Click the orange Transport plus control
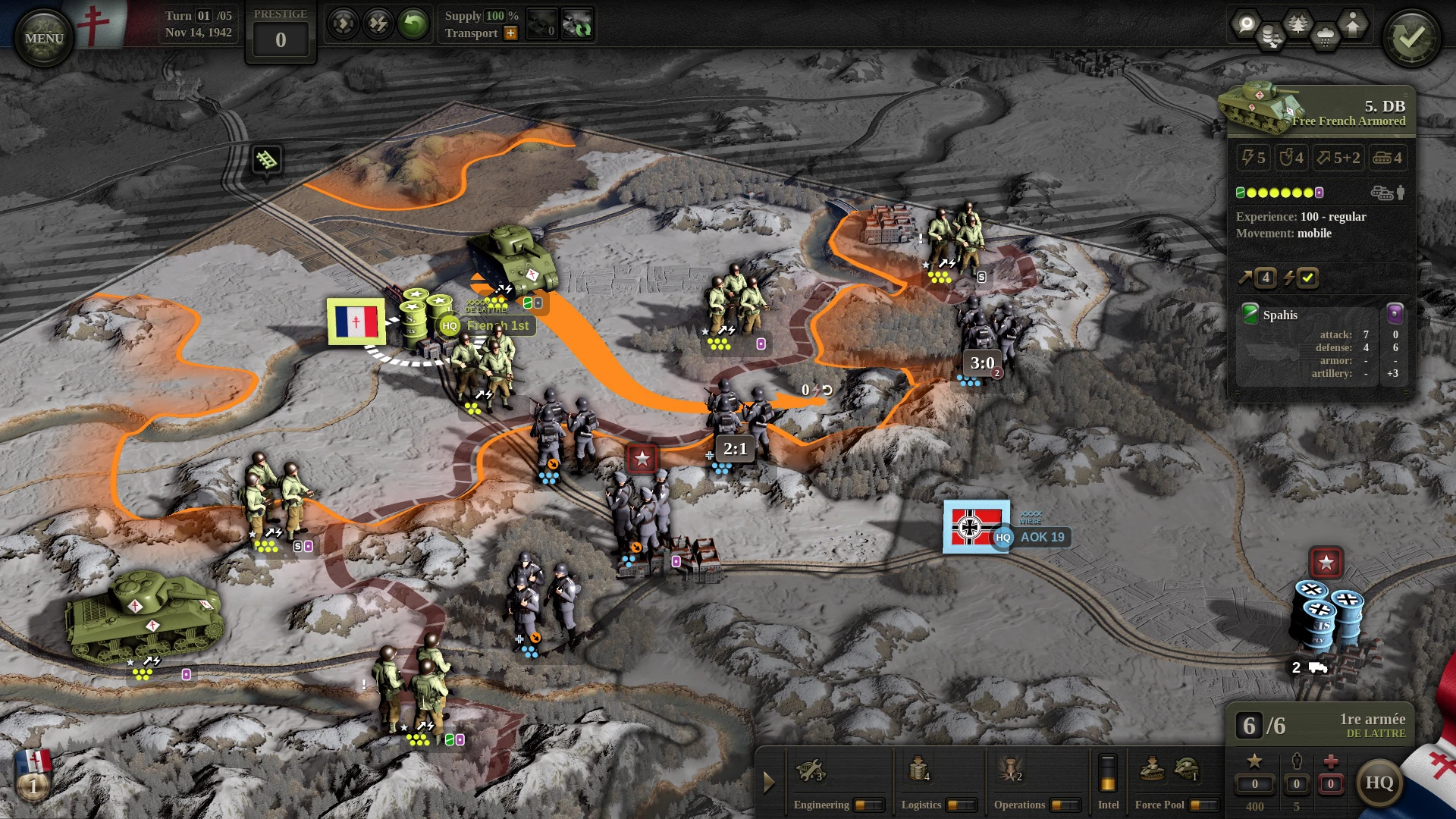The image size is (1456, 819). coord(510,33)
